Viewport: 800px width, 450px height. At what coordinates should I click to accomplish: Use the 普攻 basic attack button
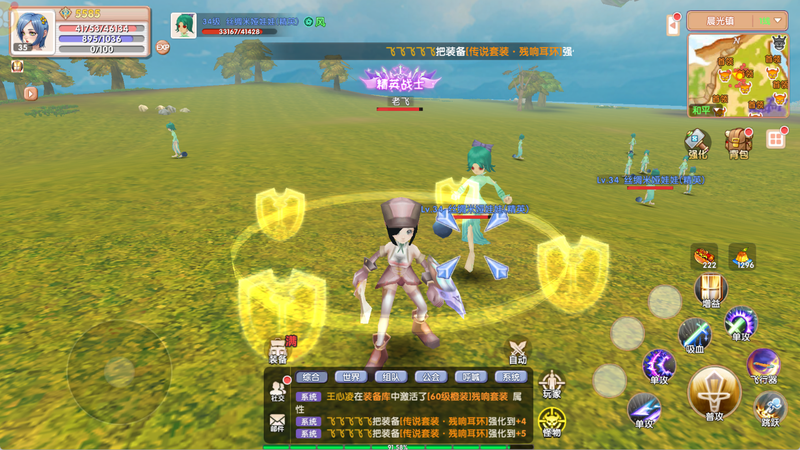click(714, 393)
